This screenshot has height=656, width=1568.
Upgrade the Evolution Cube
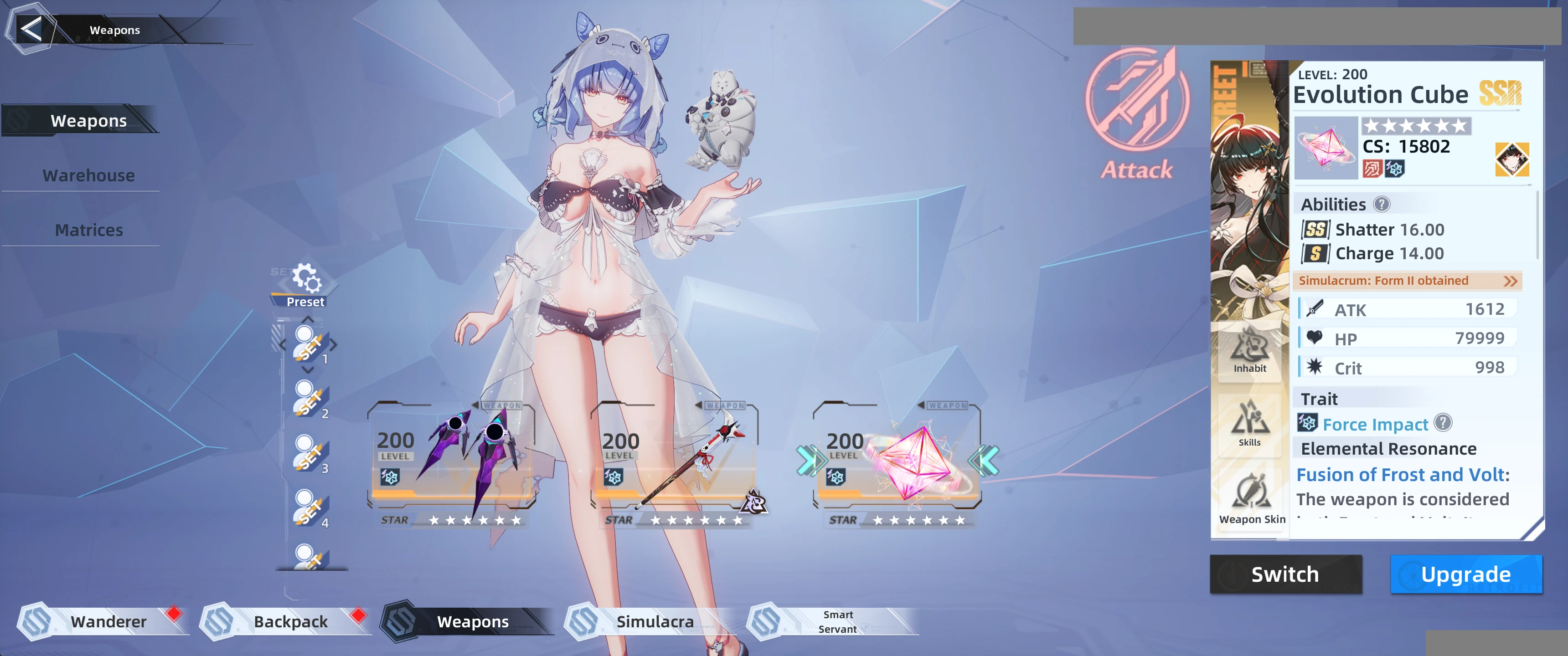(x=1465, y=574)
